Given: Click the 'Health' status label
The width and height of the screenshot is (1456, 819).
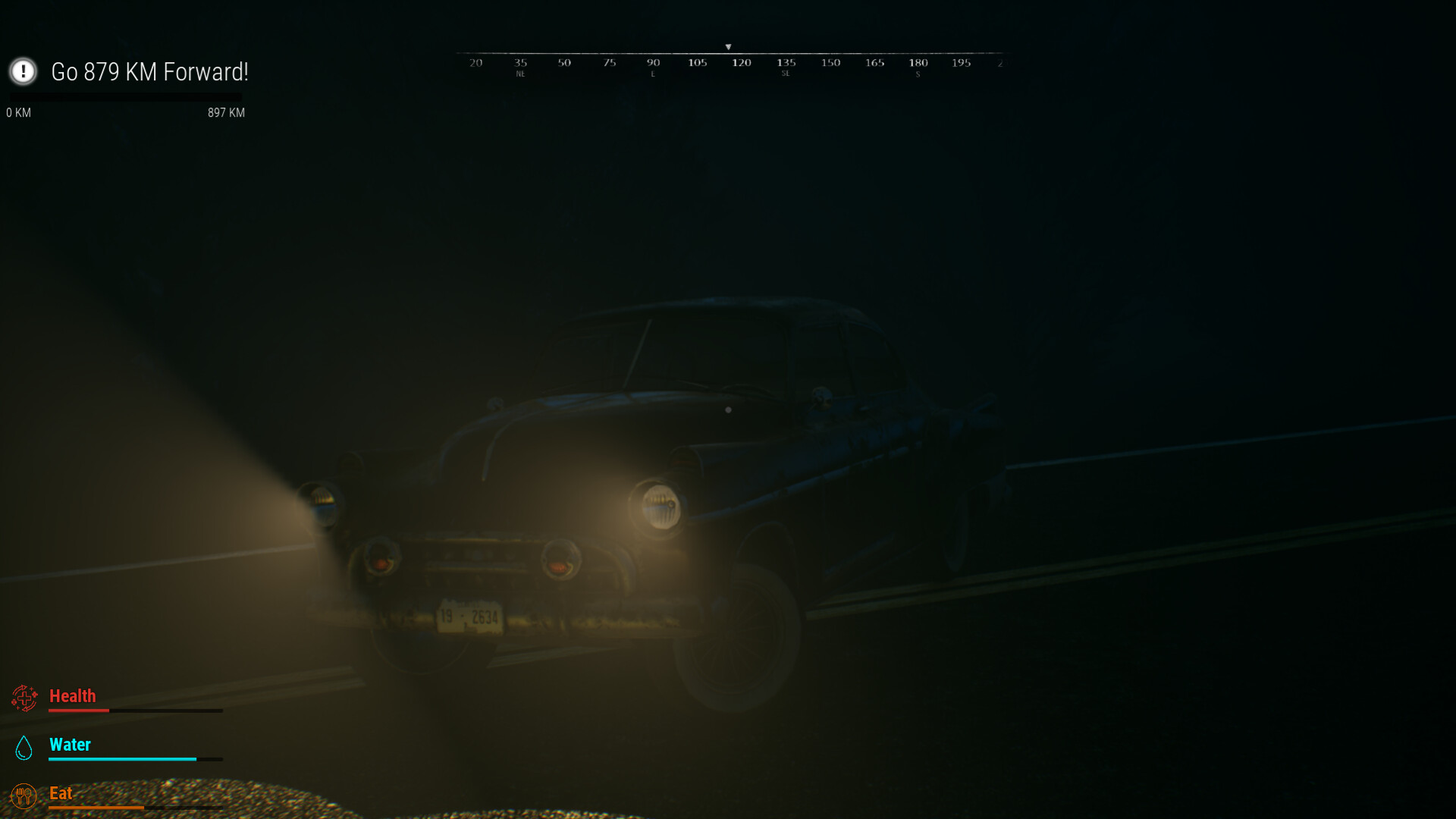Looking at the screenshot, I should pyautogui.click(x=73, y=696).
